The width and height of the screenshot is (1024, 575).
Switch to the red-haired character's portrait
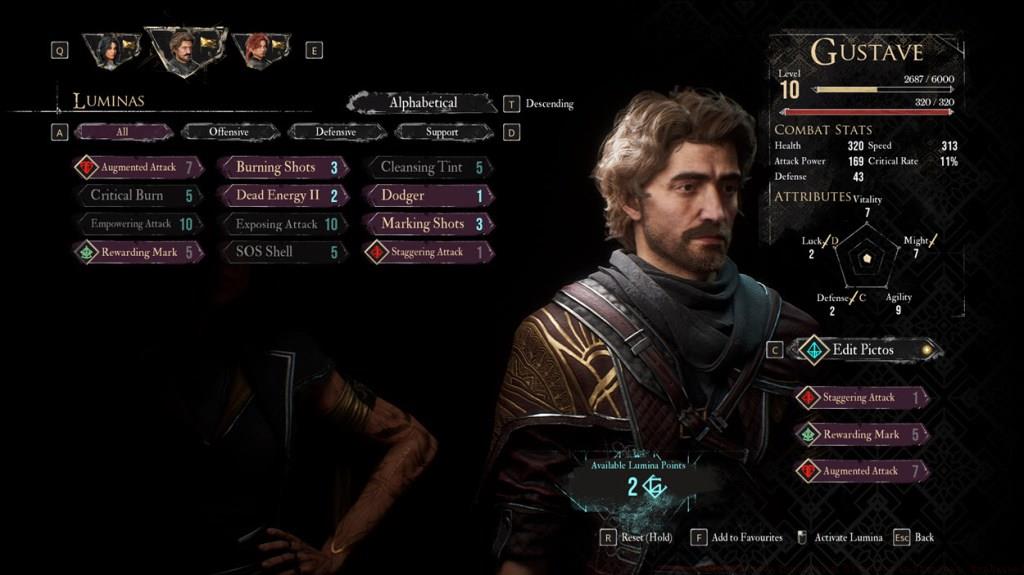point(261,49)
